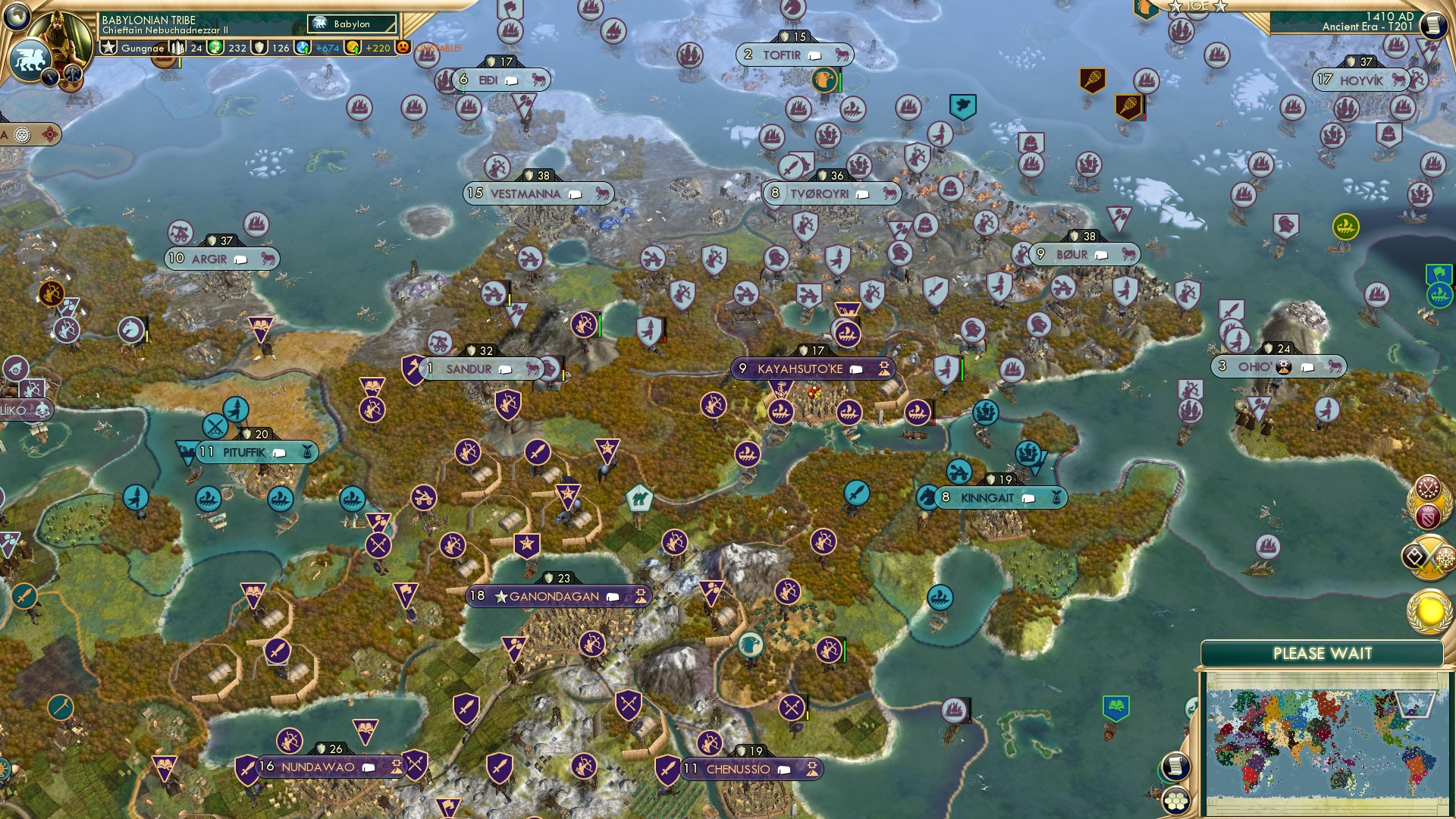Open the Babylon civilization selector

click(352, 24)
